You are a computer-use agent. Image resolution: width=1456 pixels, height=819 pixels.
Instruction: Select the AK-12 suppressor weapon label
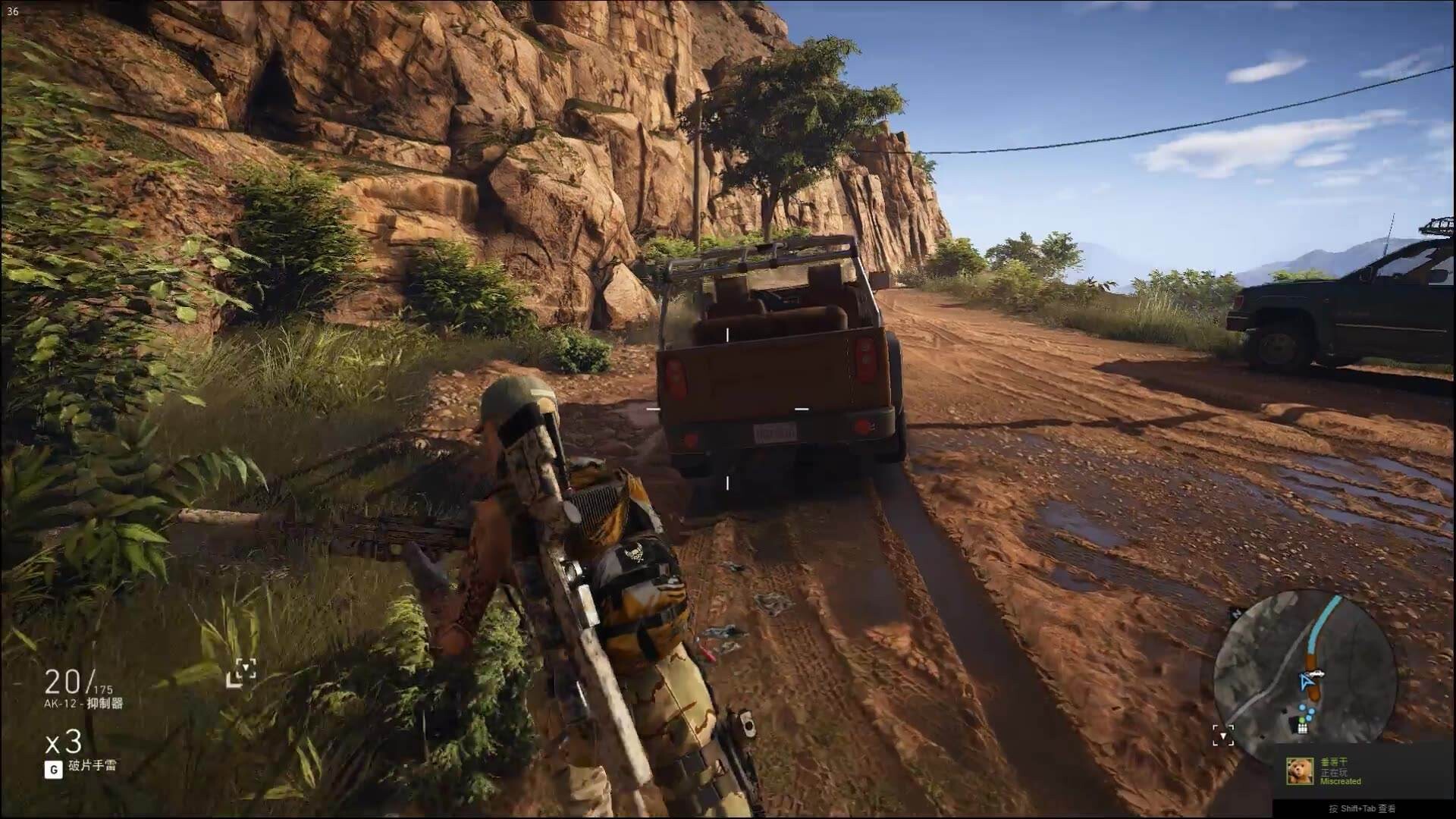(83, 704)
